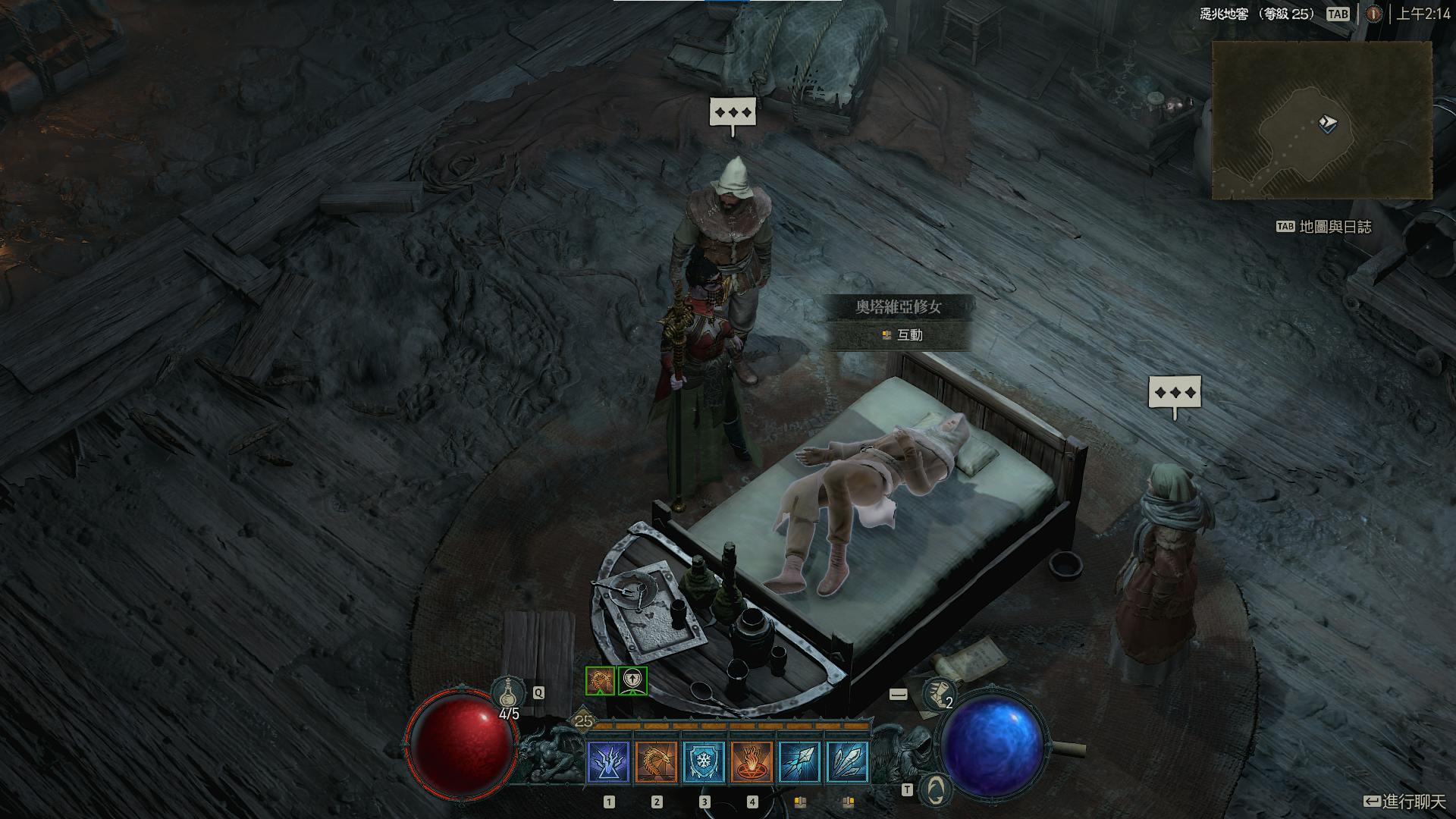
Task: Click the speech bubble above the scarfed woman
Action: click(x=1175, y=394)
